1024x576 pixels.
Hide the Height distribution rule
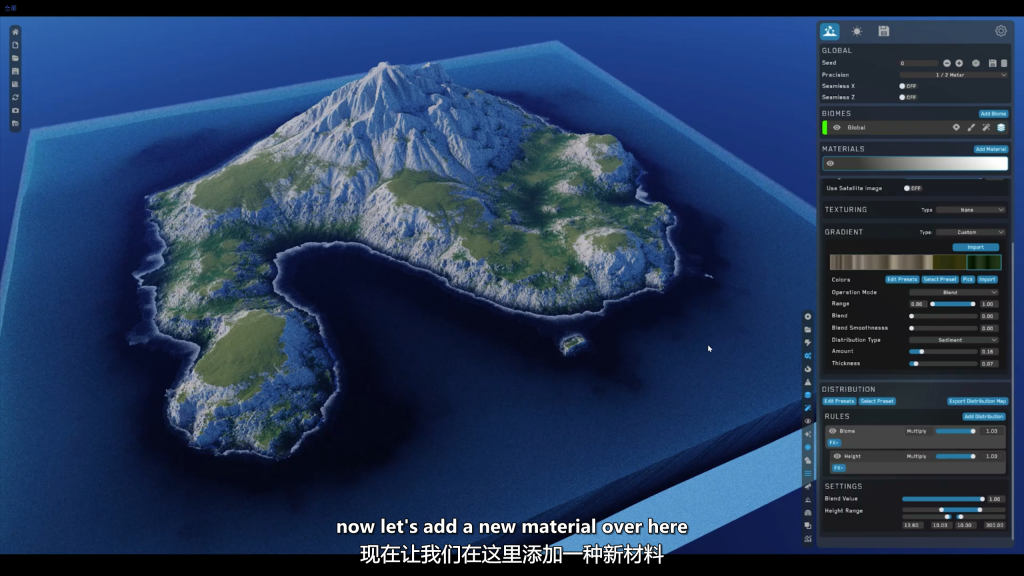click(837, 456)
